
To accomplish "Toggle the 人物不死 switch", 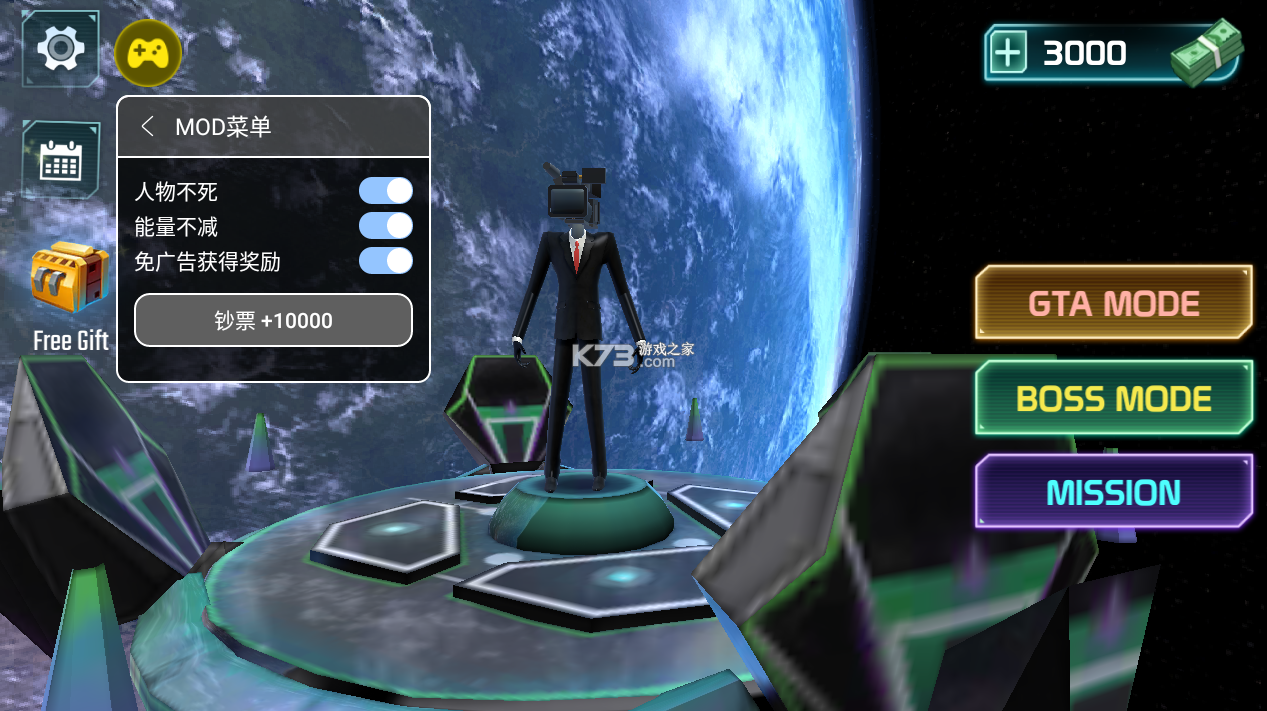I will 386,191.
